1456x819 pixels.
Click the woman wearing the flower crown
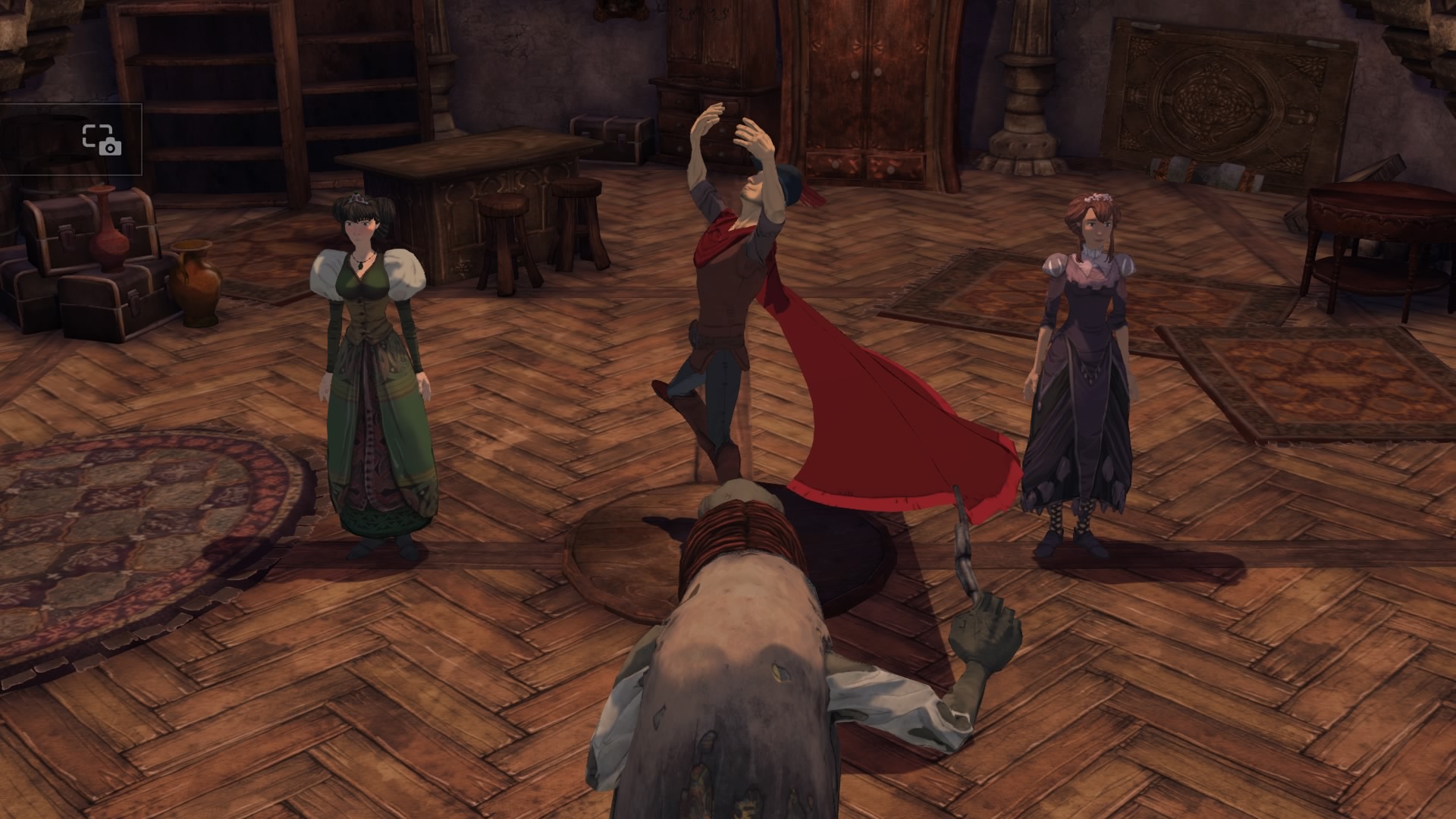click(1084, 341)
